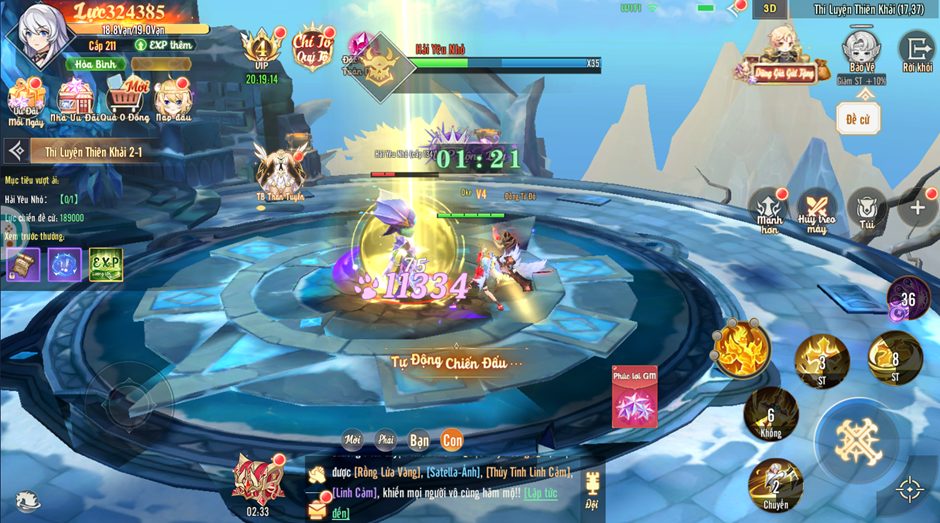Open the Nạp đầu recharge icon
This screenshot has width=940, height=523.
point(173,100)
